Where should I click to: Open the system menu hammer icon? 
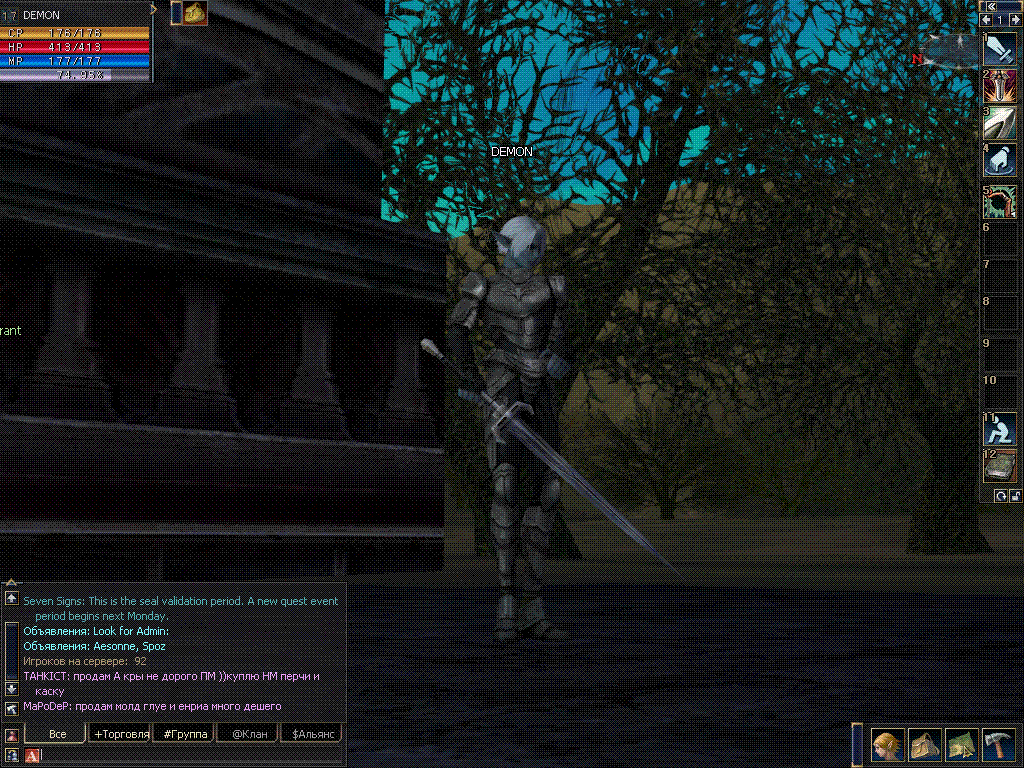tap(999, 745)
